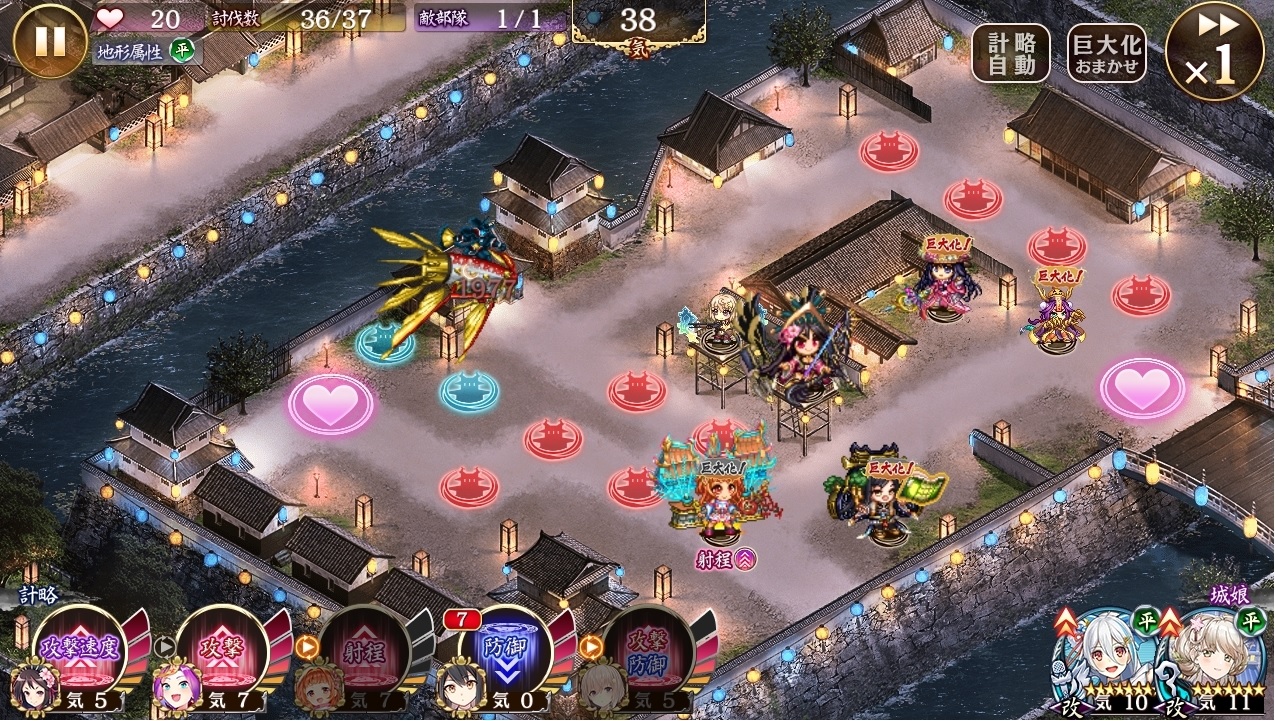Viewport: 1275px width, 721px height.
Task: Toggle the 計略自動 auto-strategy button
Action: point(1010,53)
